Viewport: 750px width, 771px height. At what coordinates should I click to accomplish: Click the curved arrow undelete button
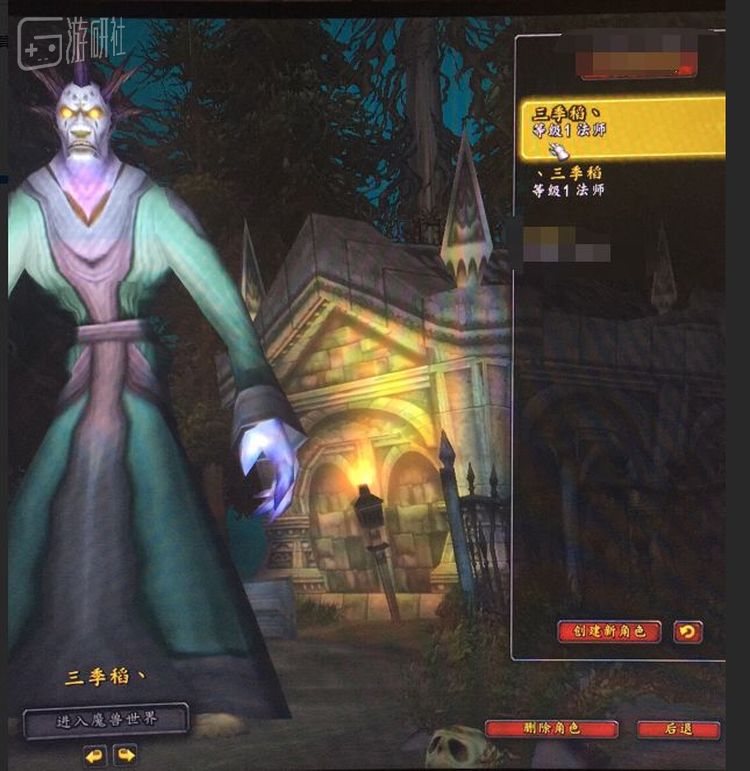coord(688,631)
